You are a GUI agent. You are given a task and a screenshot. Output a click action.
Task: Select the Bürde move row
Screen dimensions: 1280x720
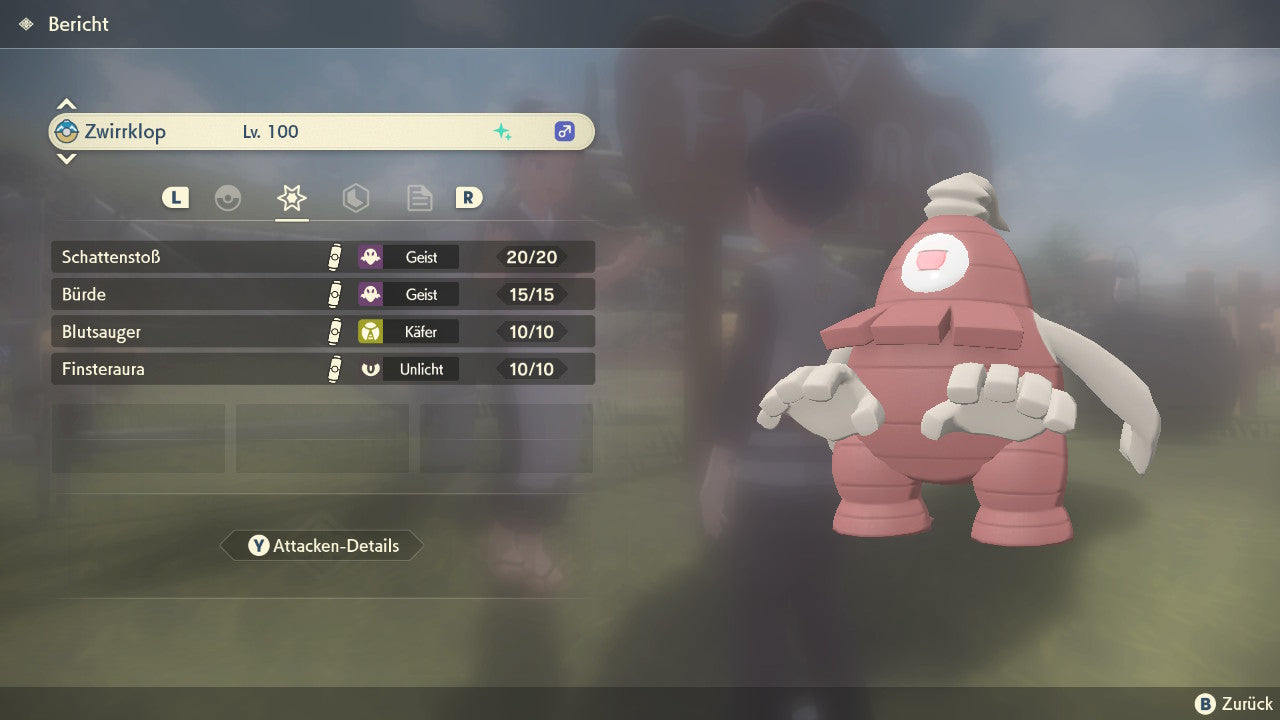click(x=322, y=295)
